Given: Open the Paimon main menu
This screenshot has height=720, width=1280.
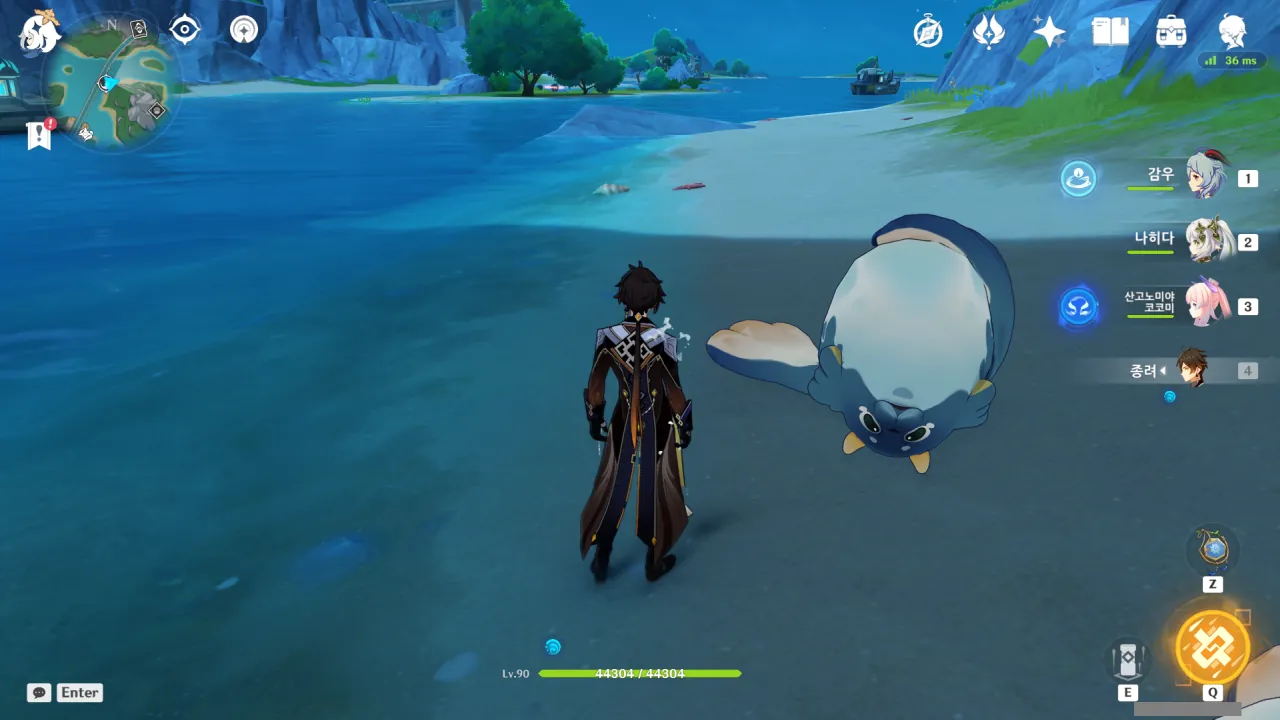Looking at the screenshot, I should tap(40, 32).
